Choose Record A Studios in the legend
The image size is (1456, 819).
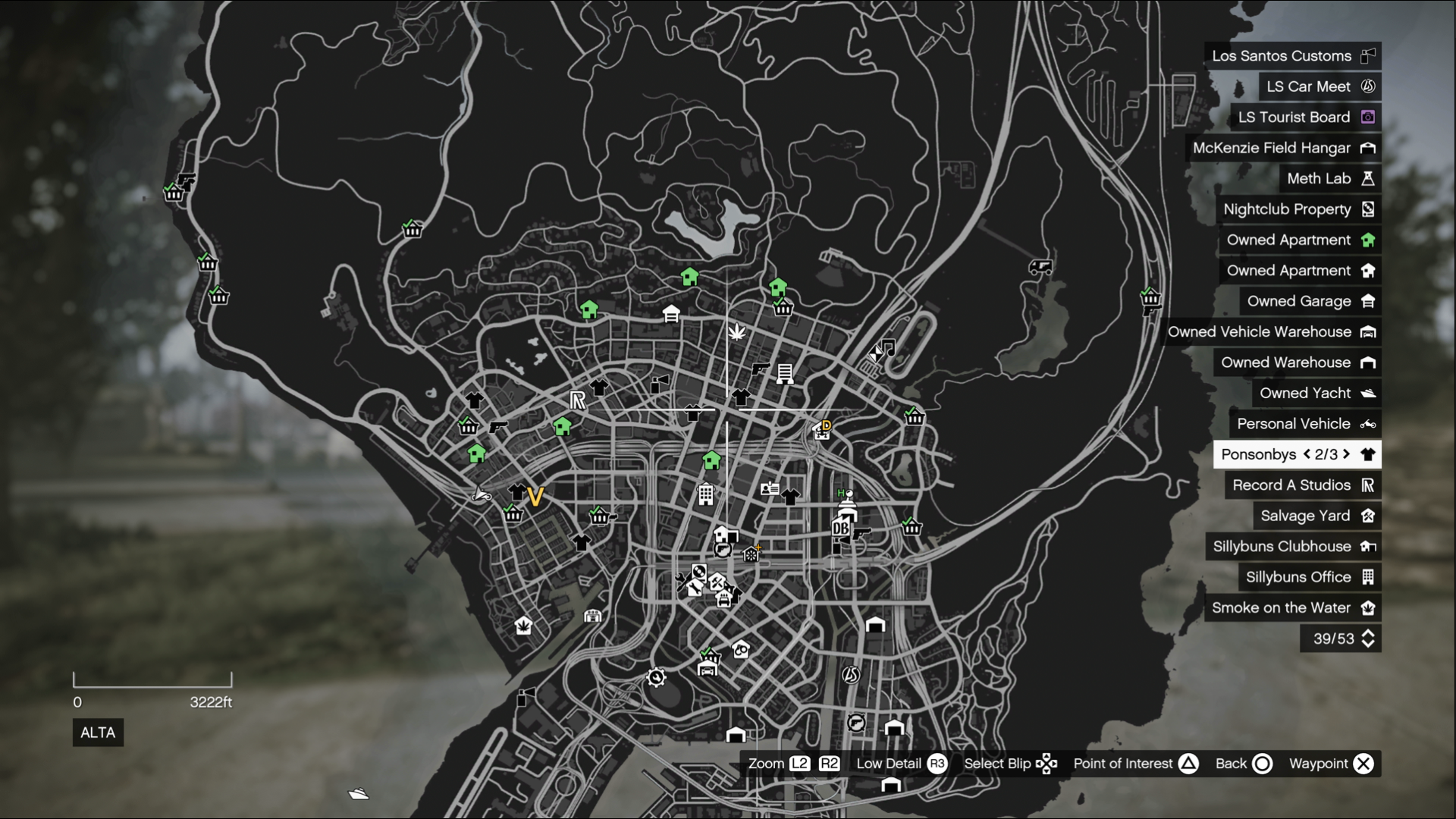[x=1302, y=485]
